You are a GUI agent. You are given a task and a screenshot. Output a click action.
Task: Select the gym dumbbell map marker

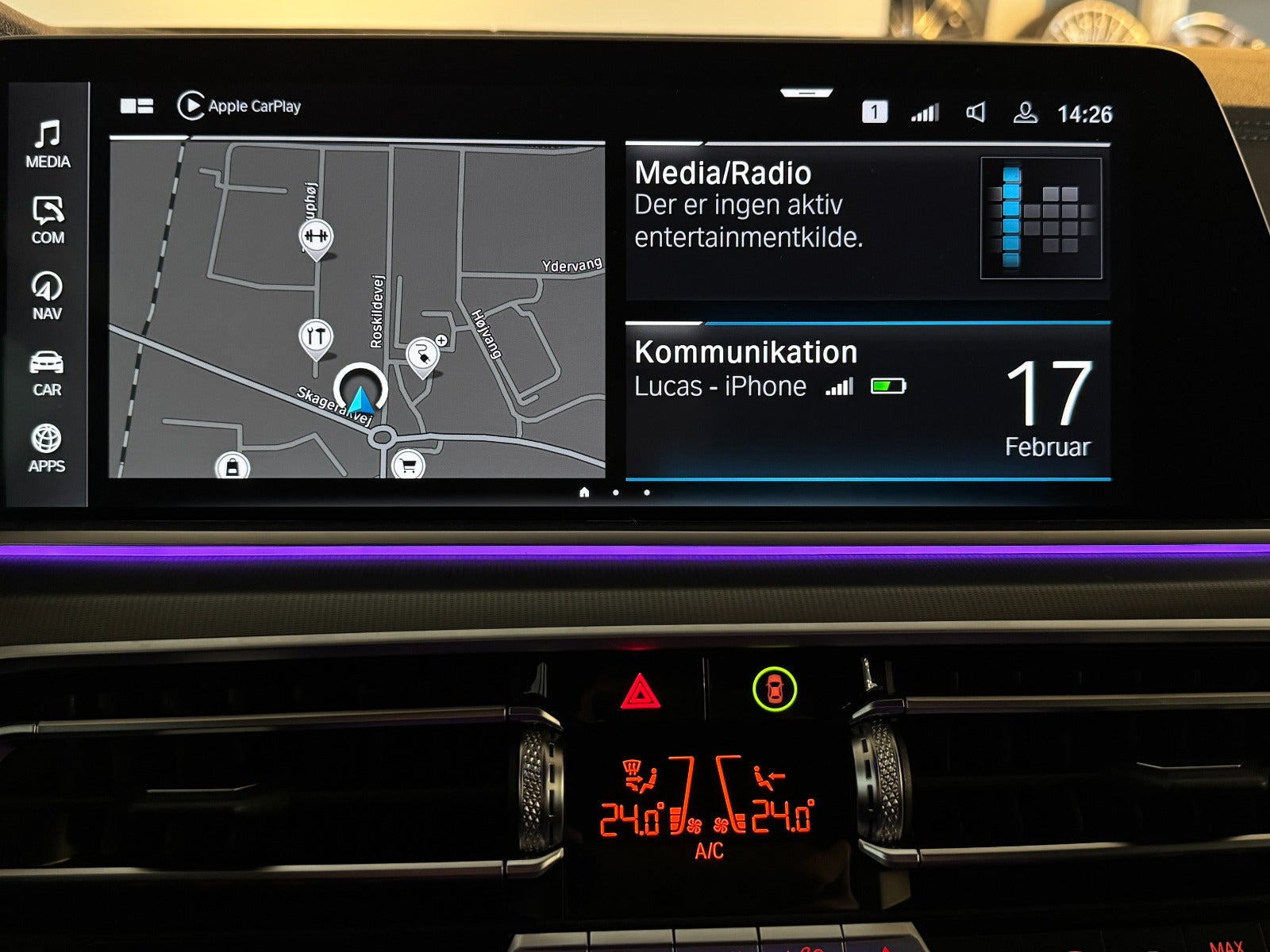tap(316, 236)
